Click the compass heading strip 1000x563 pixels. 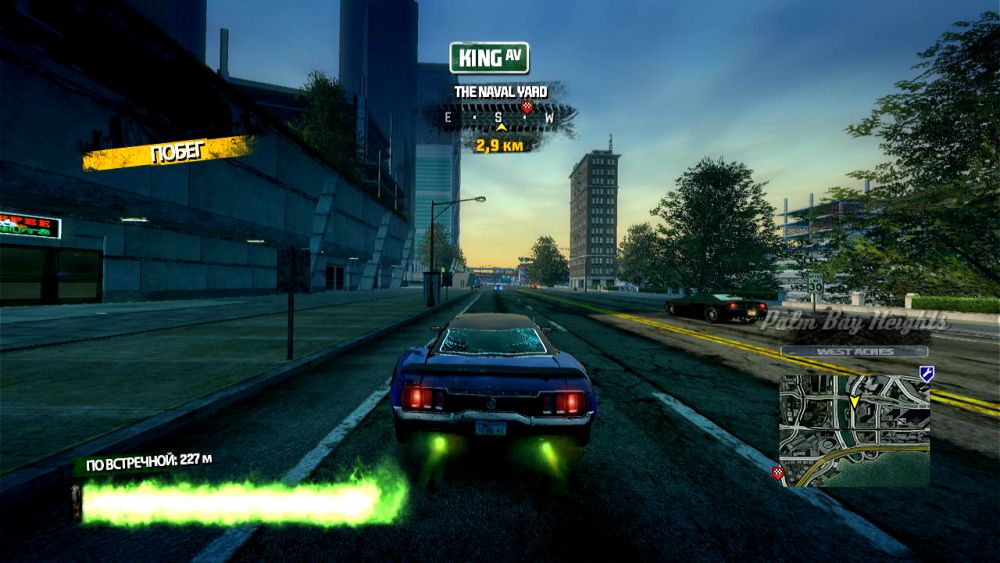[500, 118]
